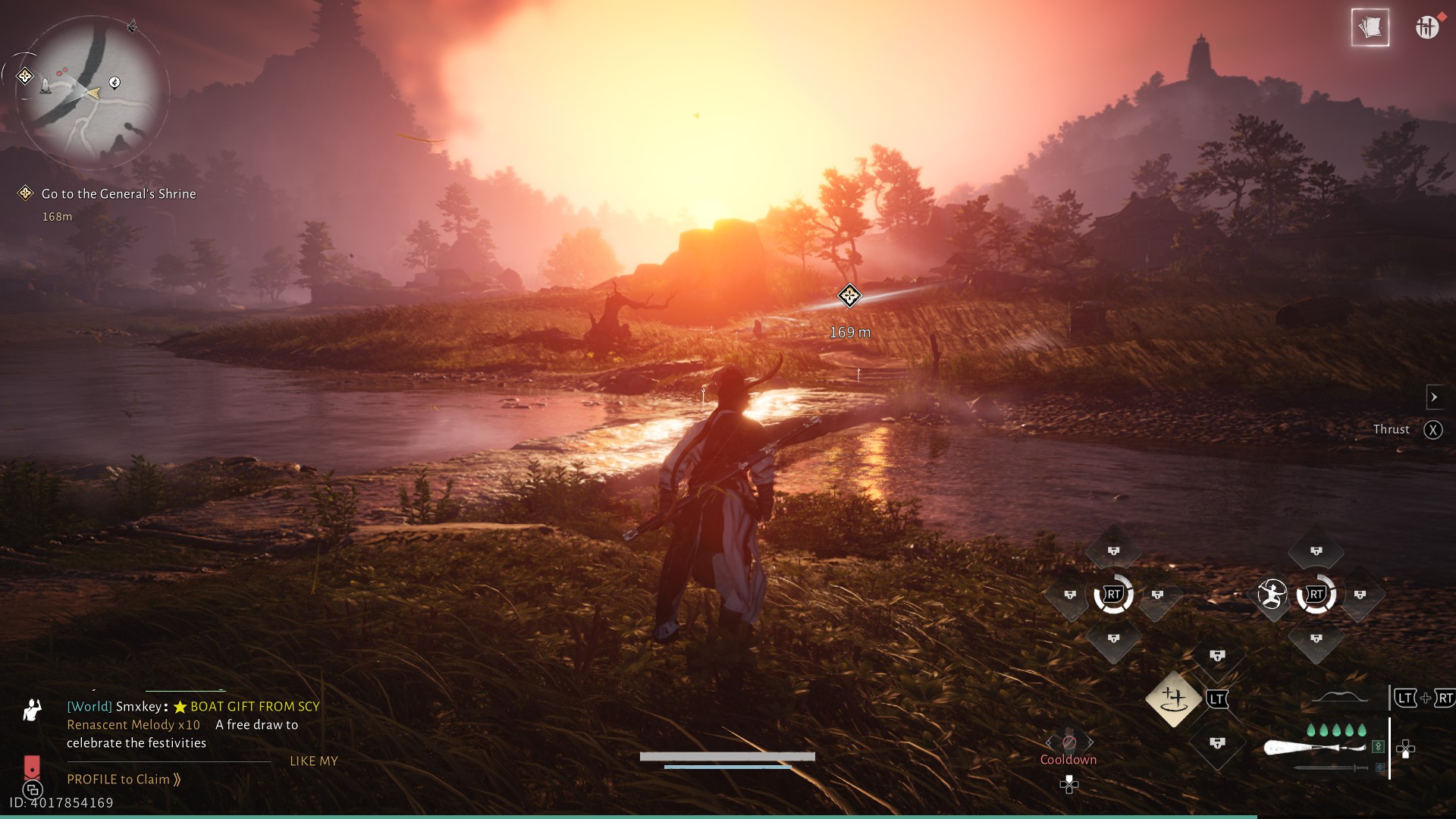Click the item slot labeled Cooldown
The image size is (1456, 819).
(1068, 743)
